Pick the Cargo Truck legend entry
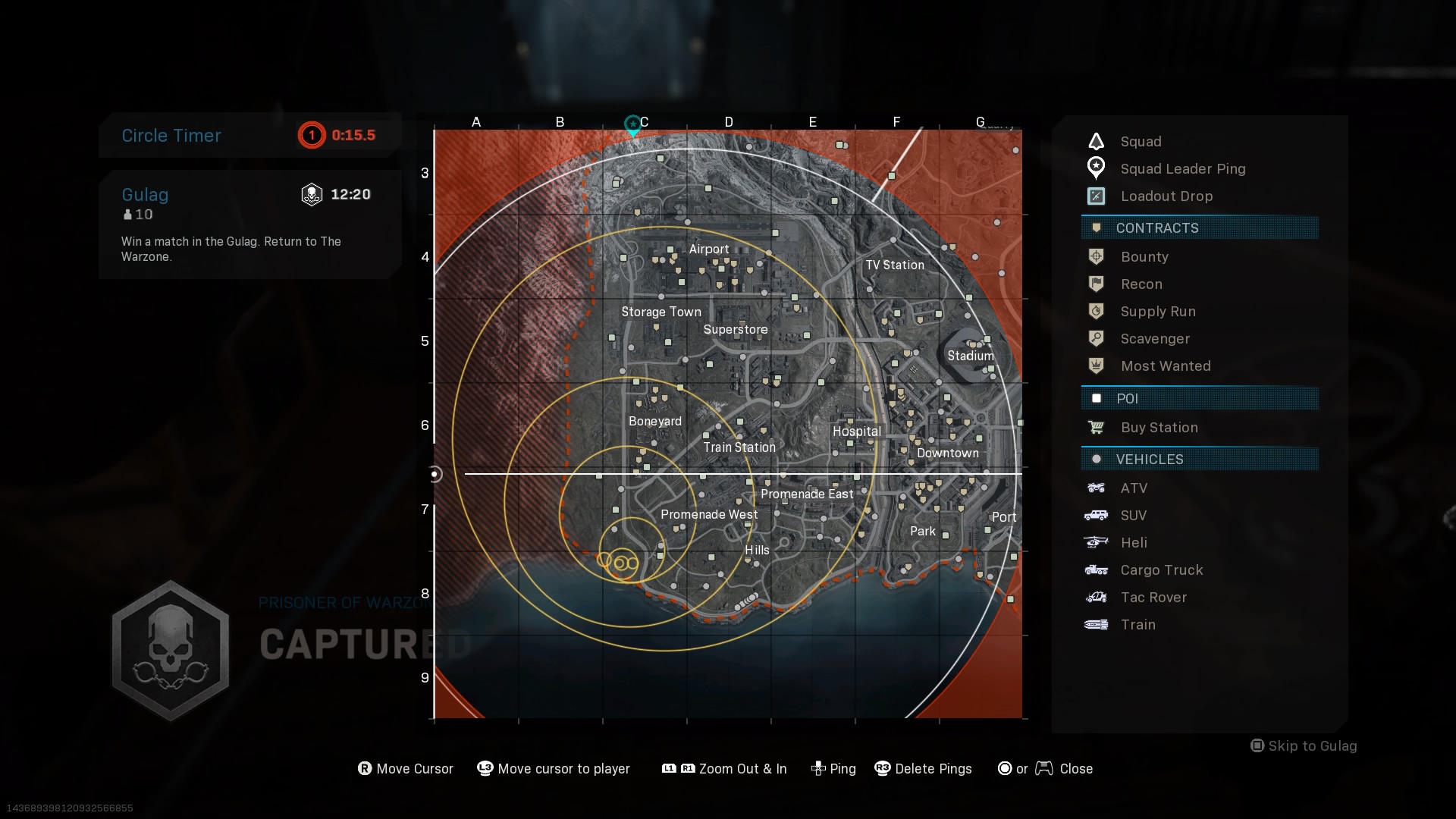Image resolution: width=1456 pixels, height=819 pixels. pyautogui.click(x=1161, y=570)
